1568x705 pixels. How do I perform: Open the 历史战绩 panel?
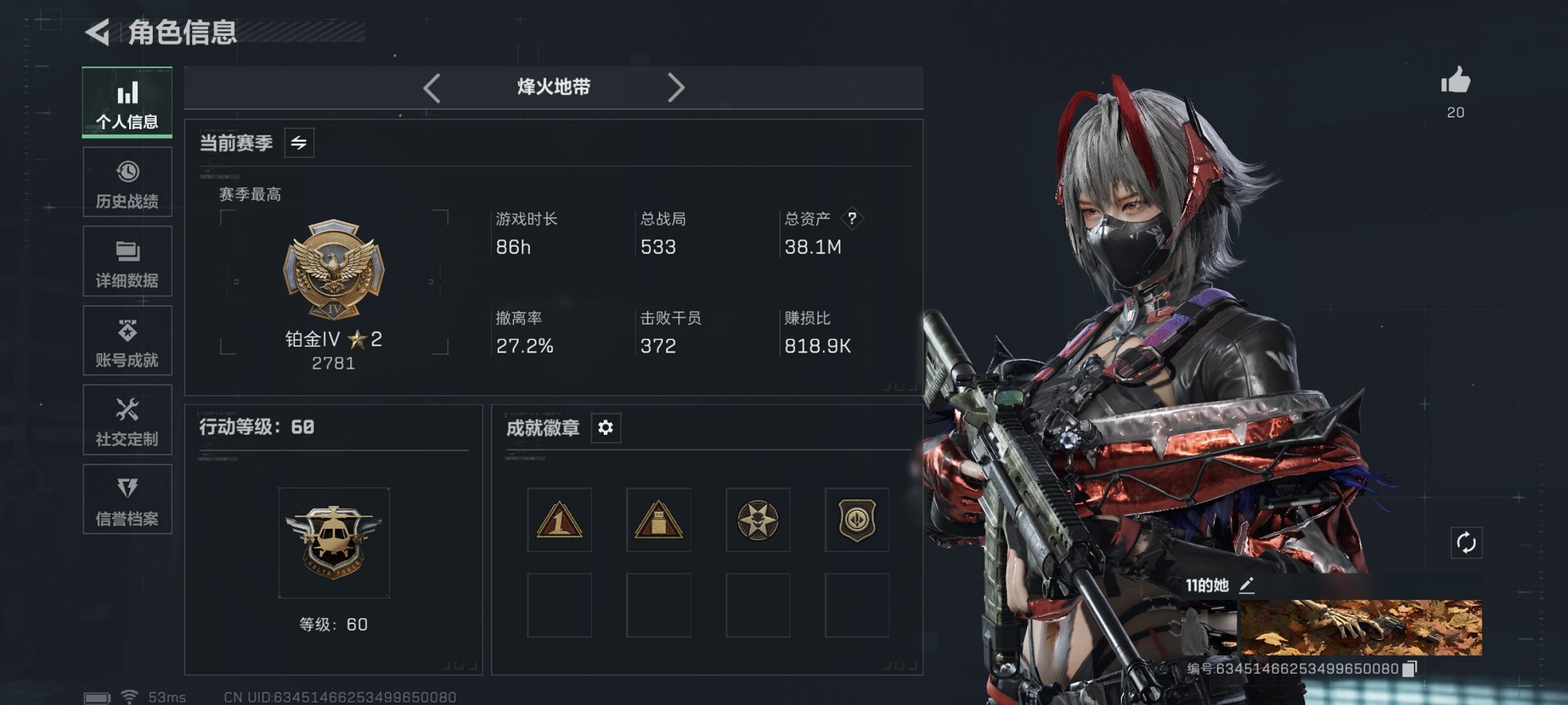127,182
